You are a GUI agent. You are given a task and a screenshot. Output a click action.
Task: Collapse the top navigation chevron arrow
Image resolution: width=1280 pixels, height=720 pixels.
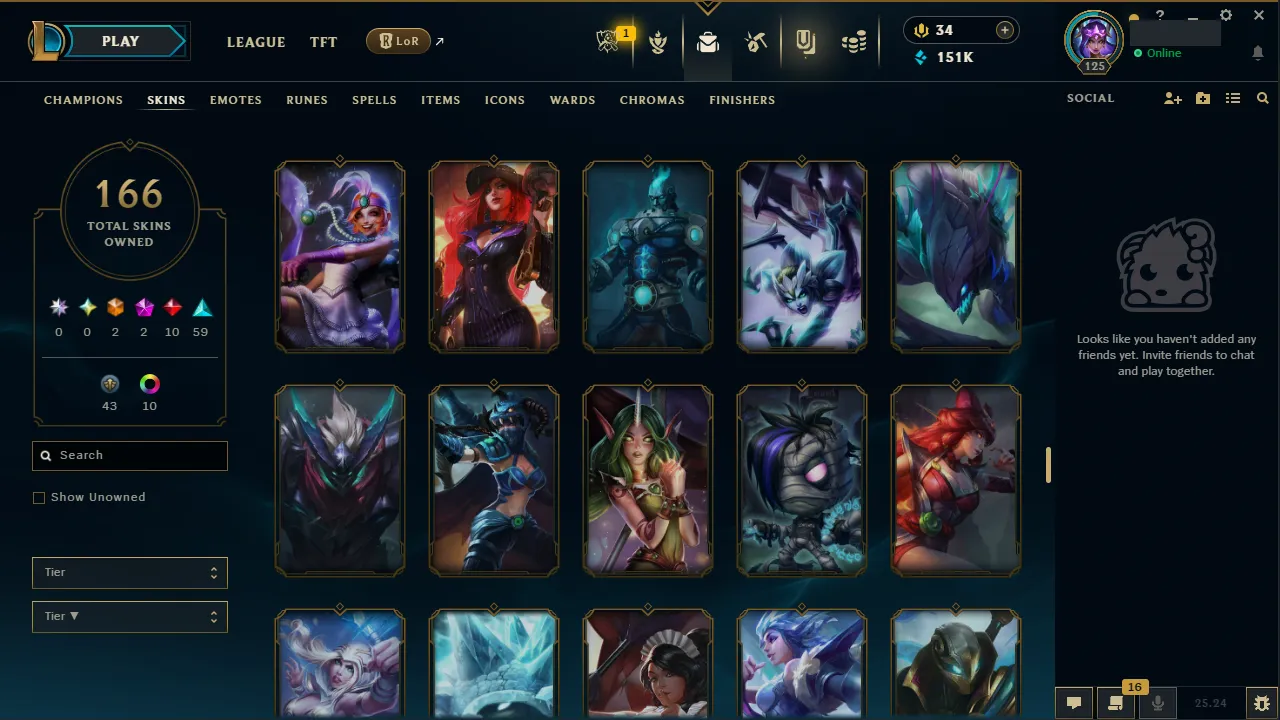(x=708, y=6)
